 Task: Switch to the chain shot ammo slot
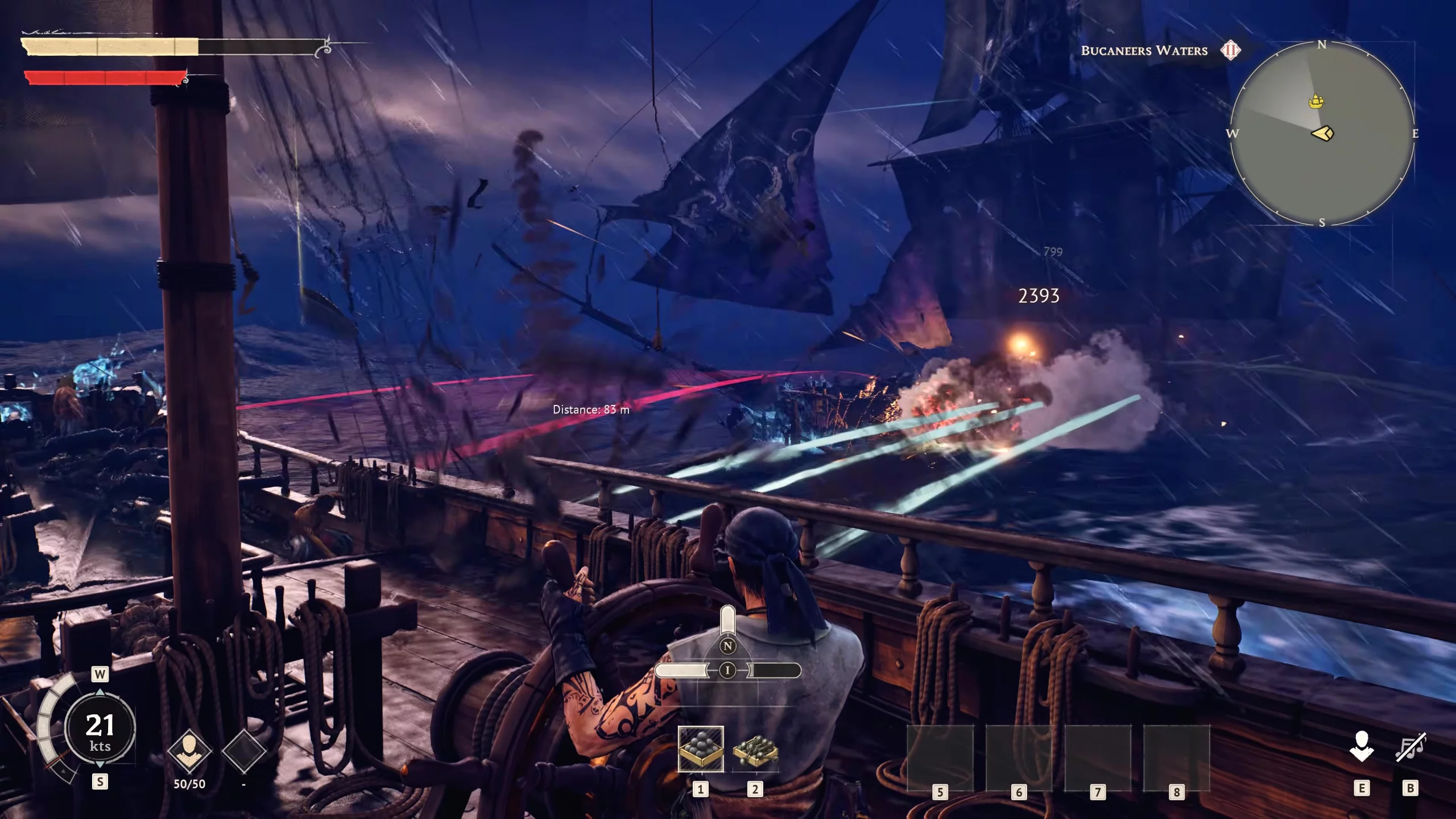tap(755, 750)
